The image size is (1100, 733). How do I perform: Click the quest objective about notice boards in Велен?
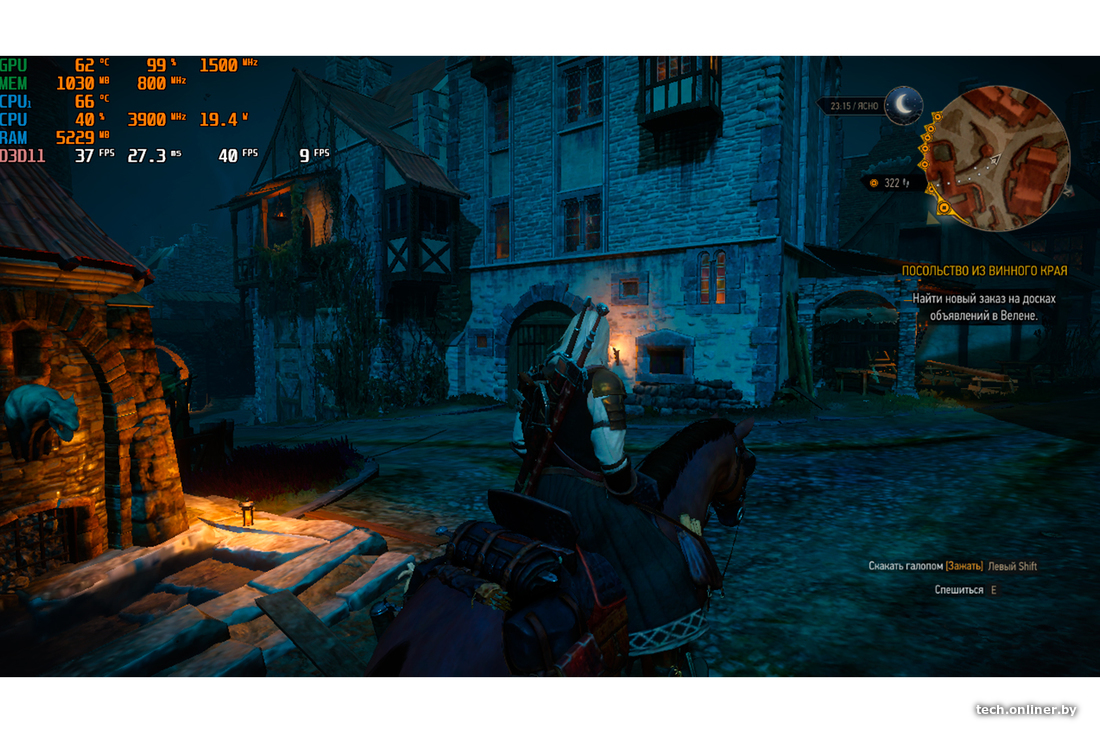[983, 306]
